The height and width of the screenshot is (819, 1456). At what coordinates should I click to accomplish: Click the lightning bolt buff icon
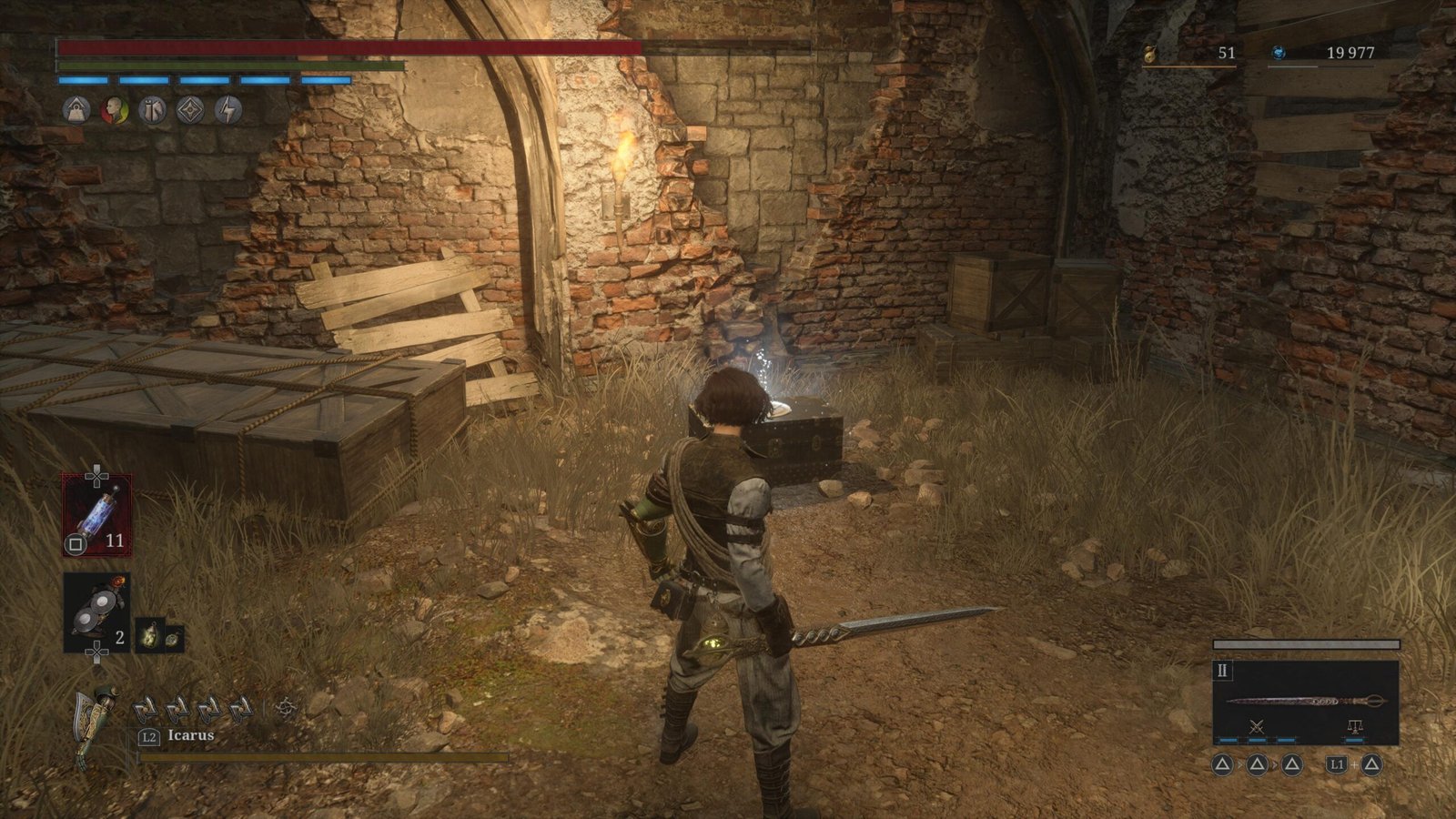tap(228, 110)
